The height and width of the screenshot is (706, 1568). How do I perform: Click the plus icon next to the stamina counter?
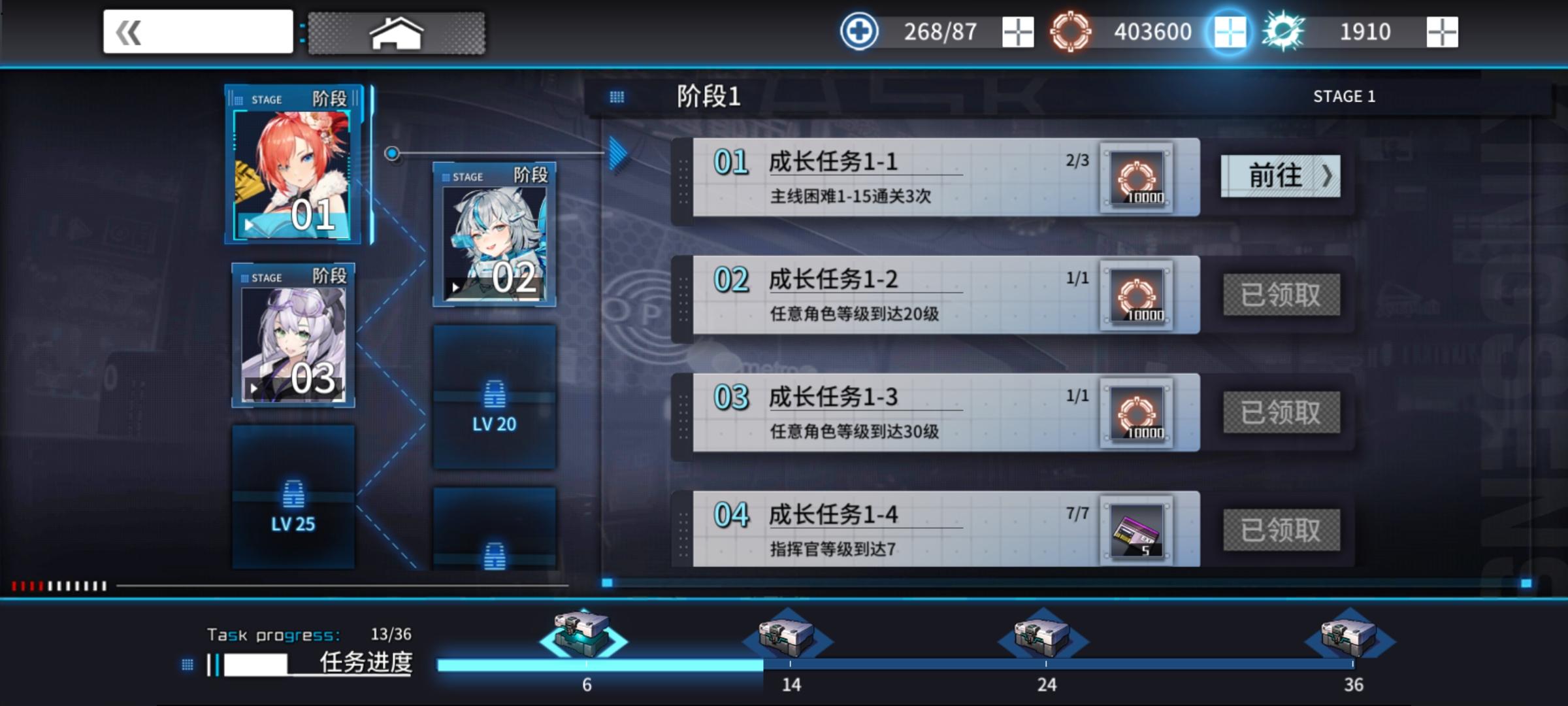tap(1017, 30)
